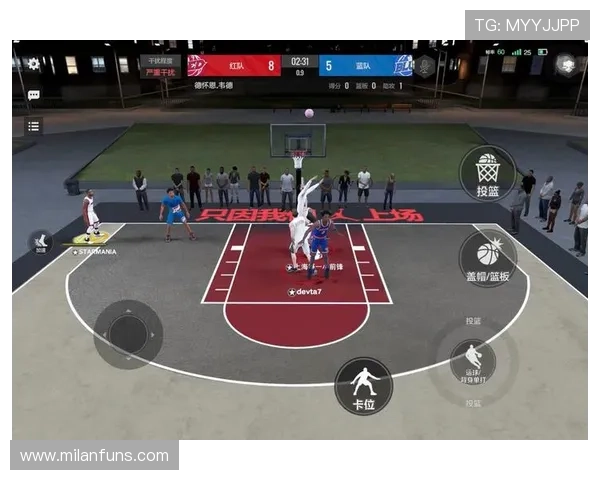Show the list menu icon

34,126
